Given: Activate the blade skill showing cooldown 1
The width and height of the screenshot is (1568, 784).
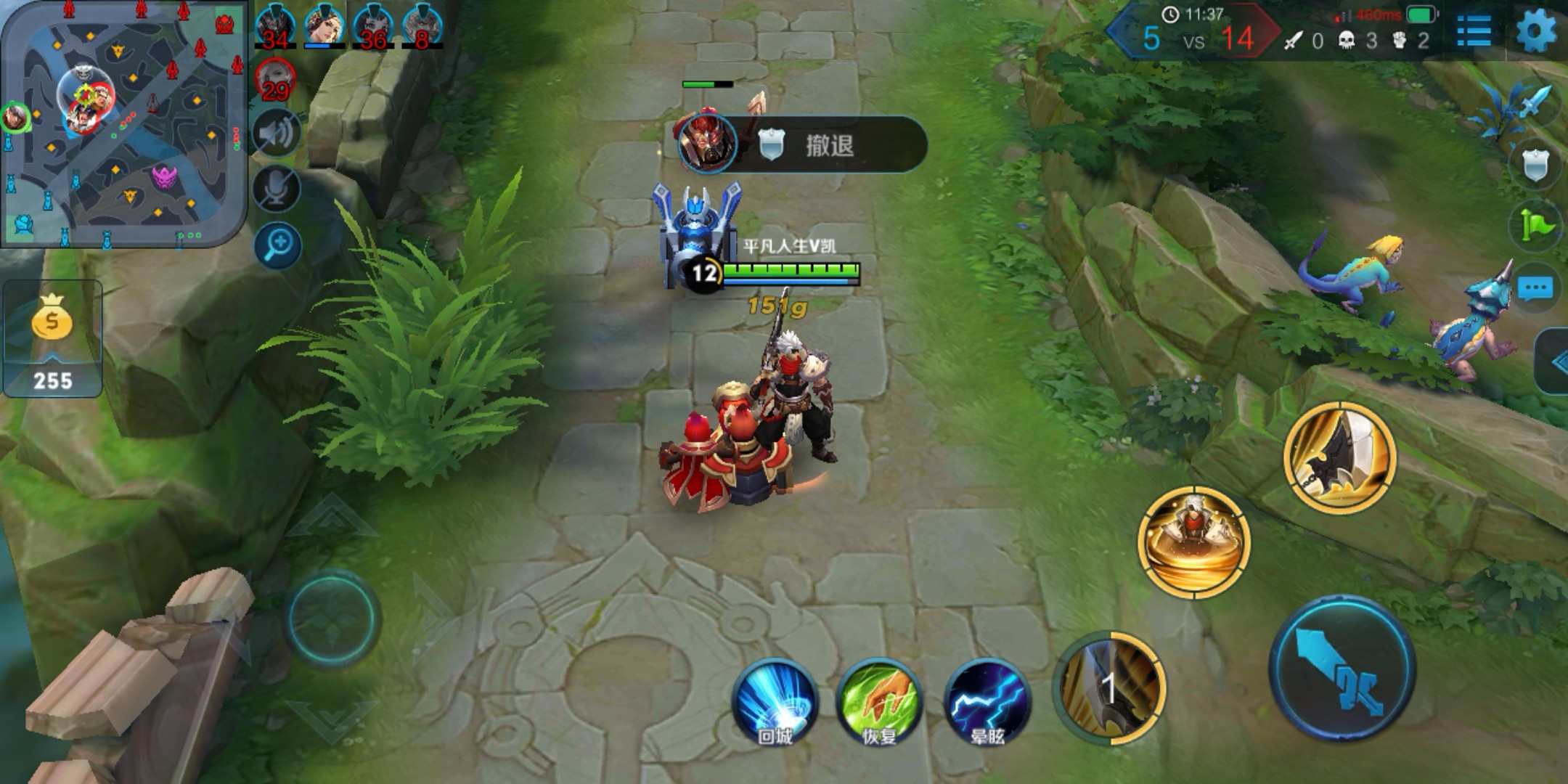Looking at the screenshot, I should (x=1108, y=687).
